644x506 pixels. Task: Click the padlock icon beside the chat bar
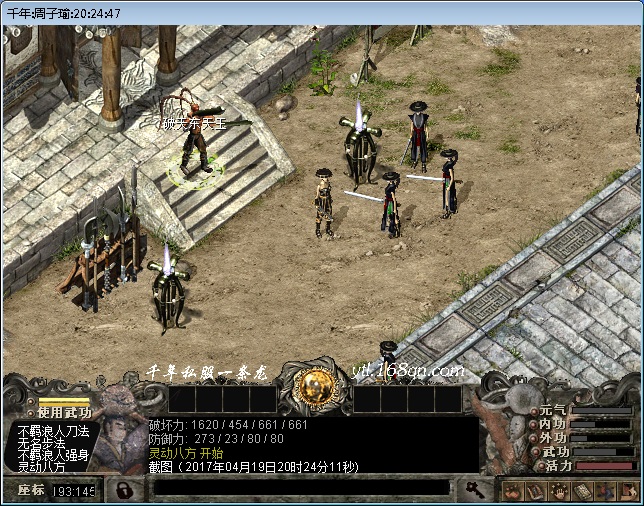coord(122,490)
